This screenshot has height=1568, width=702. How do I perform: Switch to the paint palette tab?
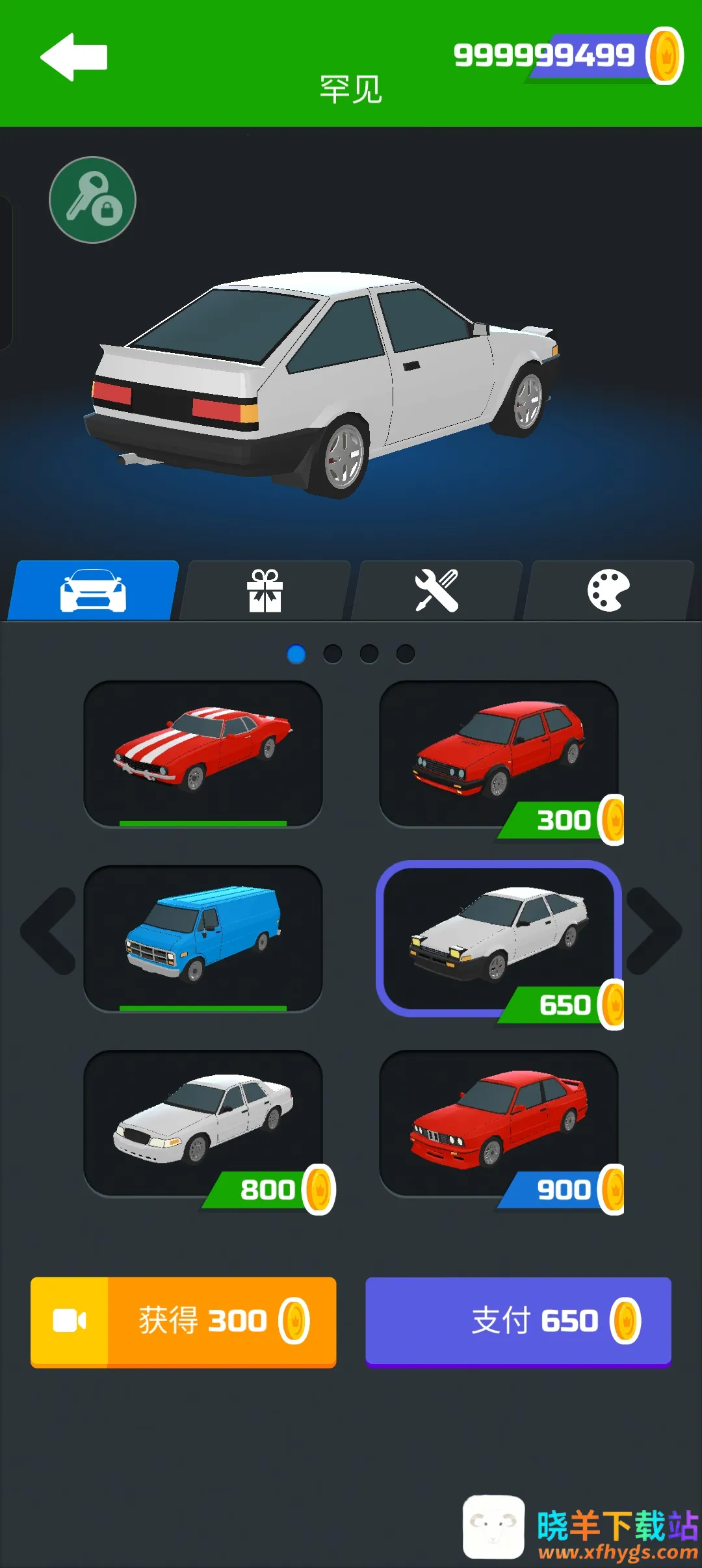click(608, 590)
